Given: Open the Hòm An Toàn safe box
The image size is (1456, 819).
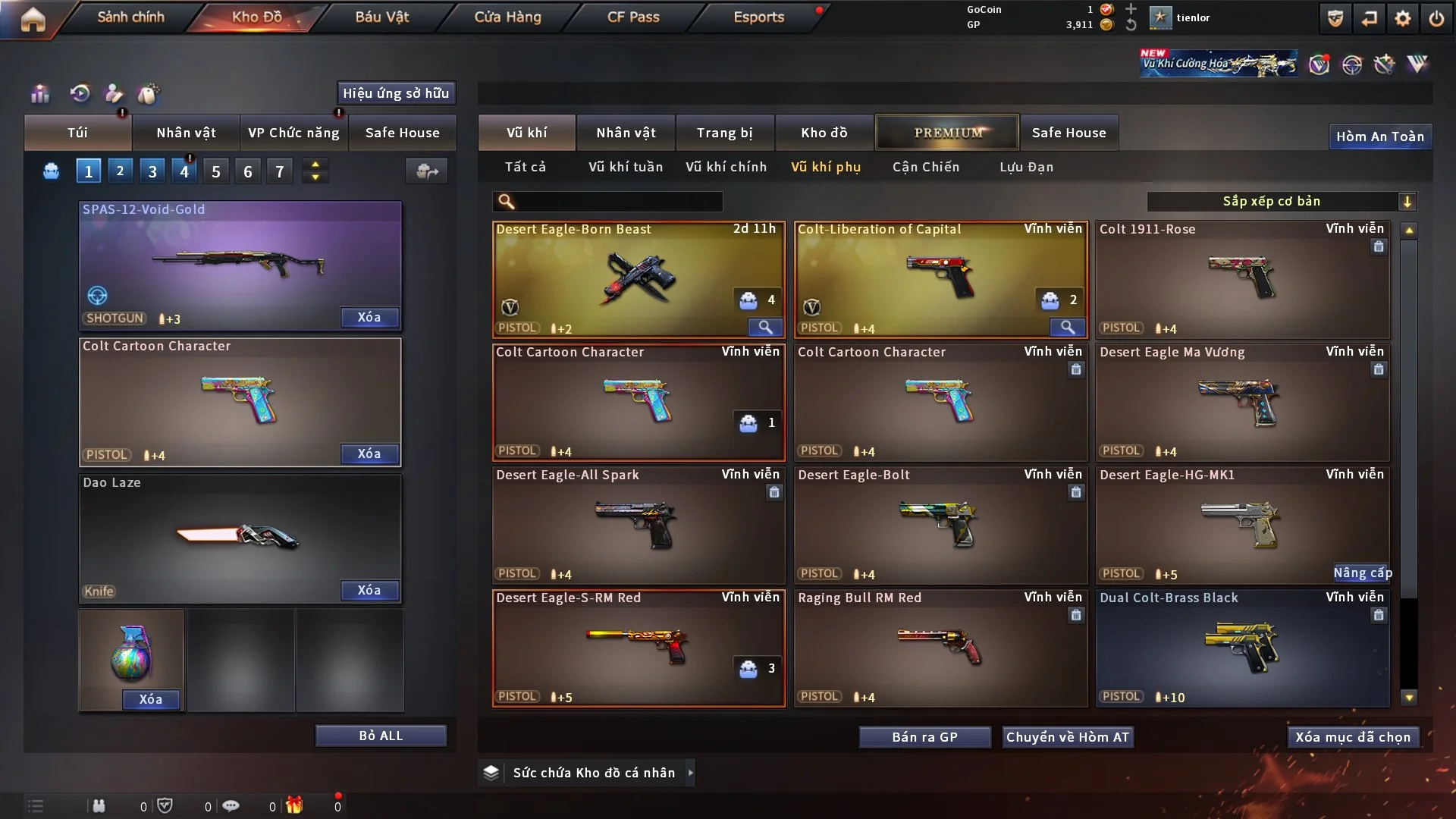Looking at the screenshot, I should (1379, 136).
